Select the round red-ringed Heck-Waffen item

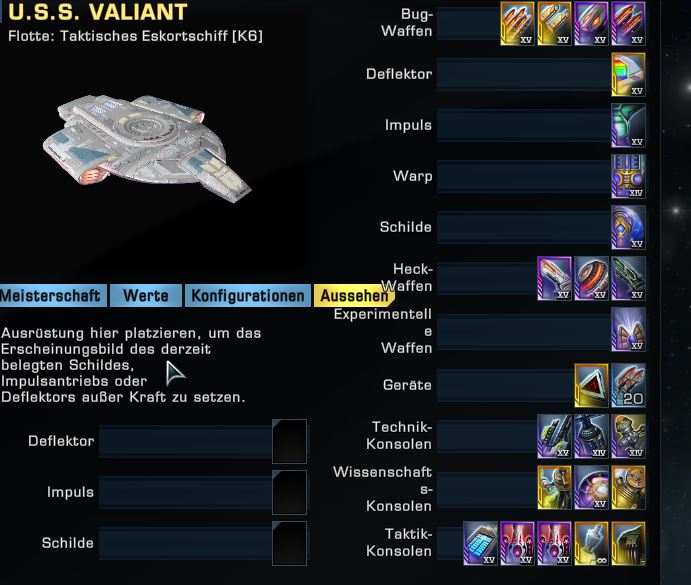click(591, 279)
